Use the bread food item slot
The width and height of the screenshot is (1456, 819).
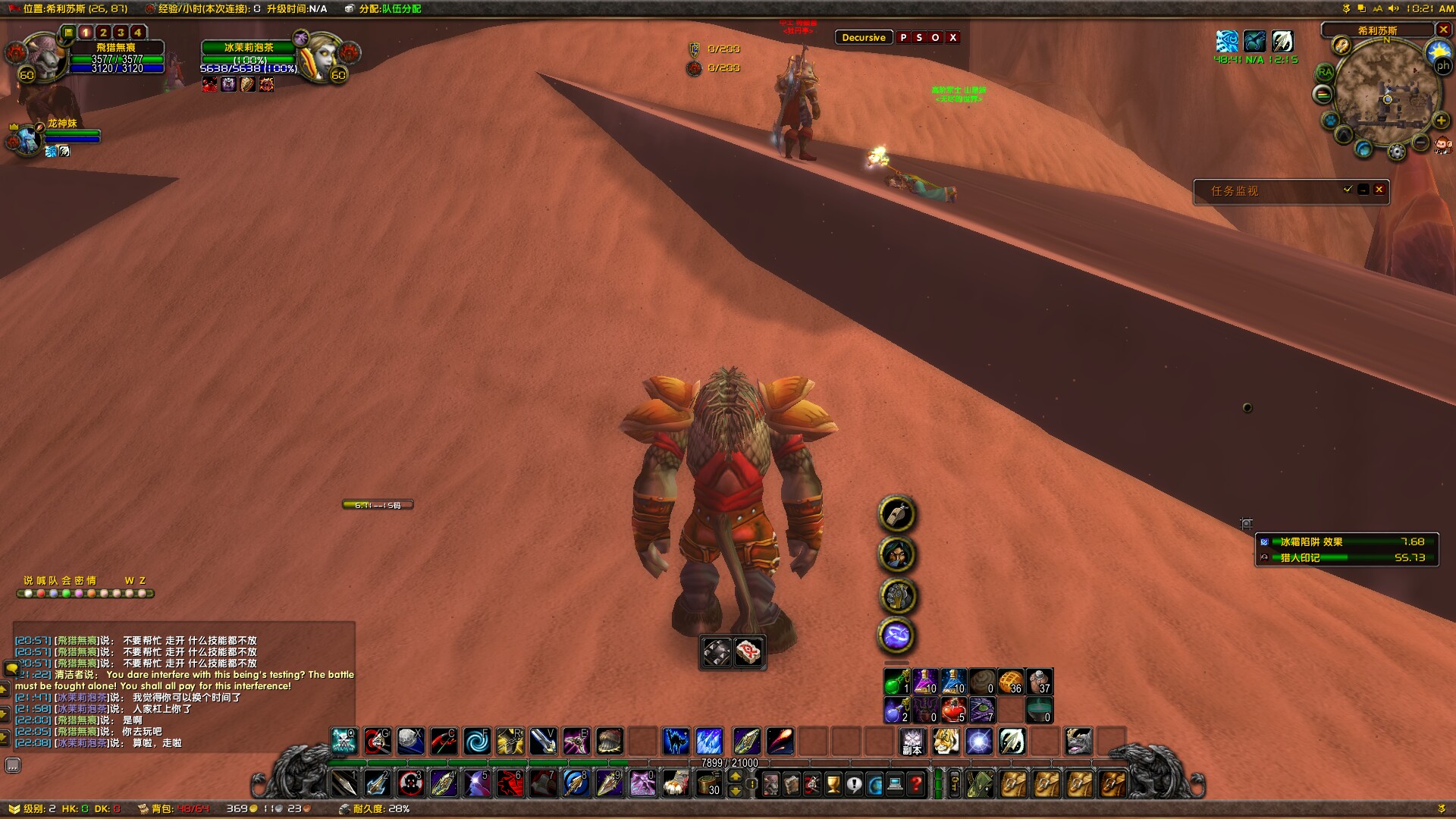(1010, 682)
